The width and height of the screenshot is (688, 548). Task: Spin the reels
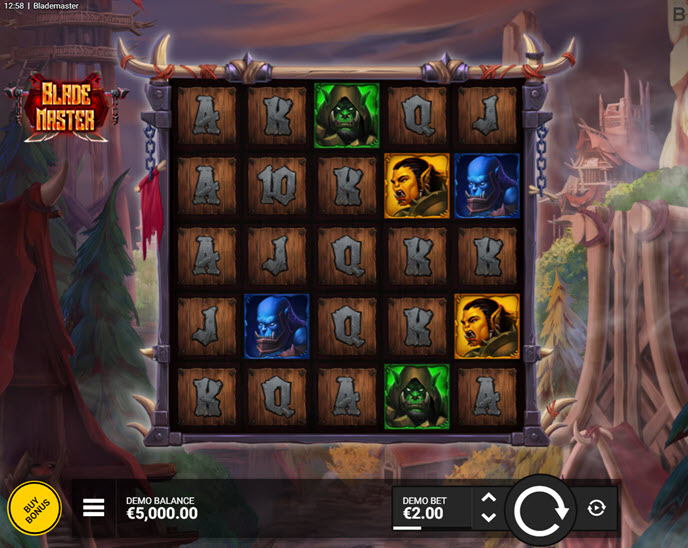pos(540,509)
